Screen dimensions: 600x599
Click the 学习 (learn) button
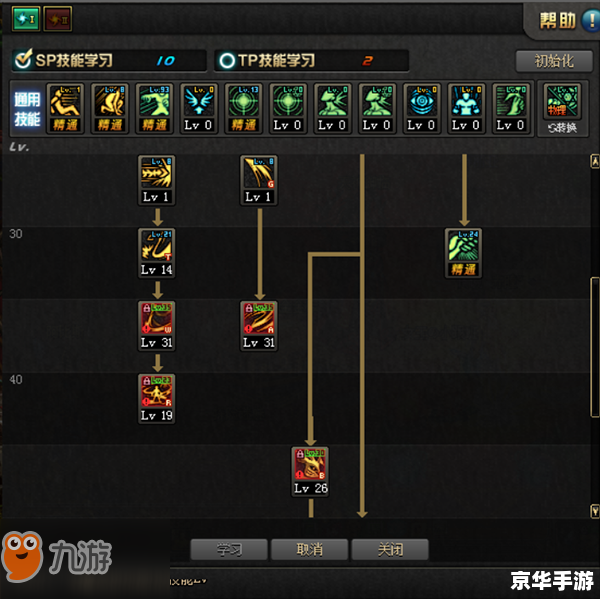coord(229,549)
